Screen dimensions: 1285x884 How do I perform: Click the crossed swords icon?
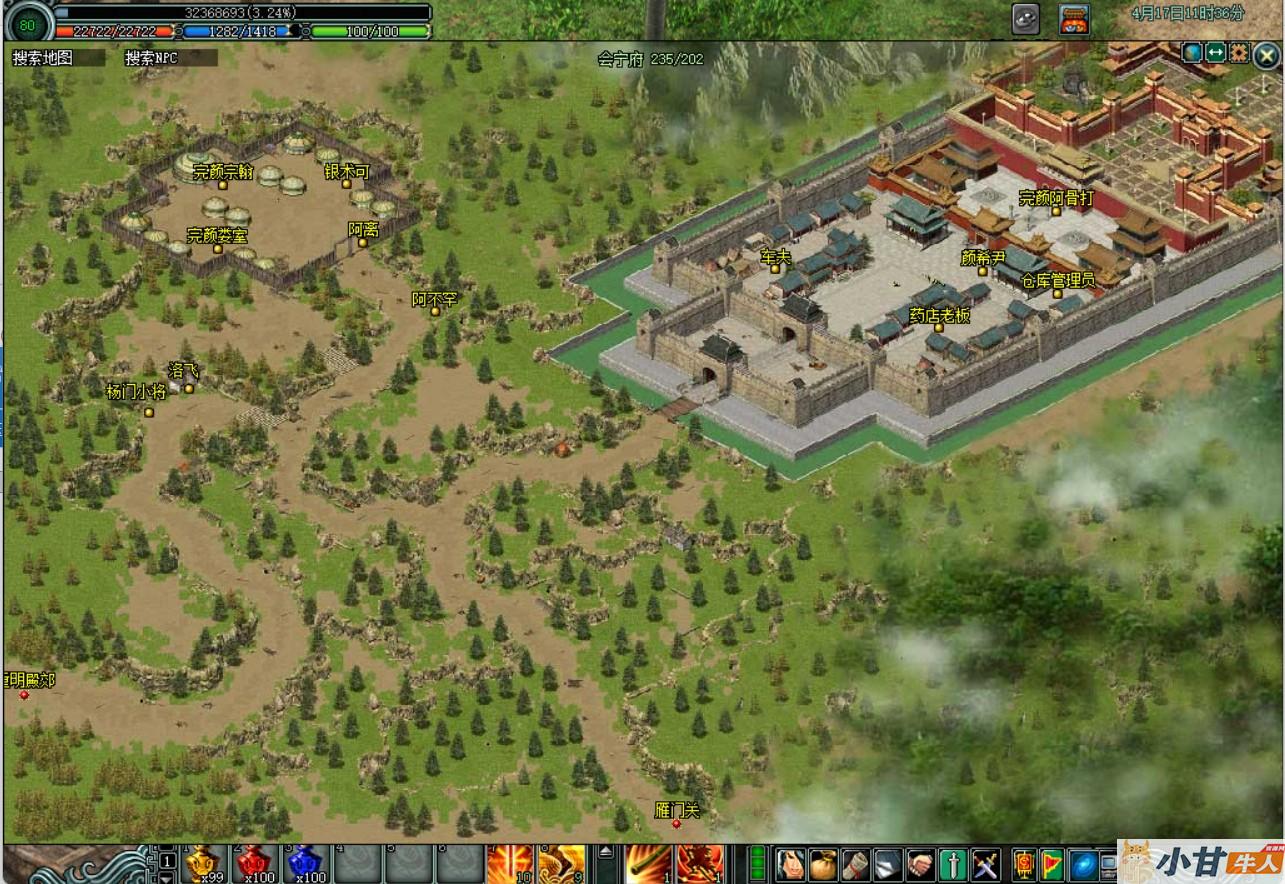(x=986, y=864)
